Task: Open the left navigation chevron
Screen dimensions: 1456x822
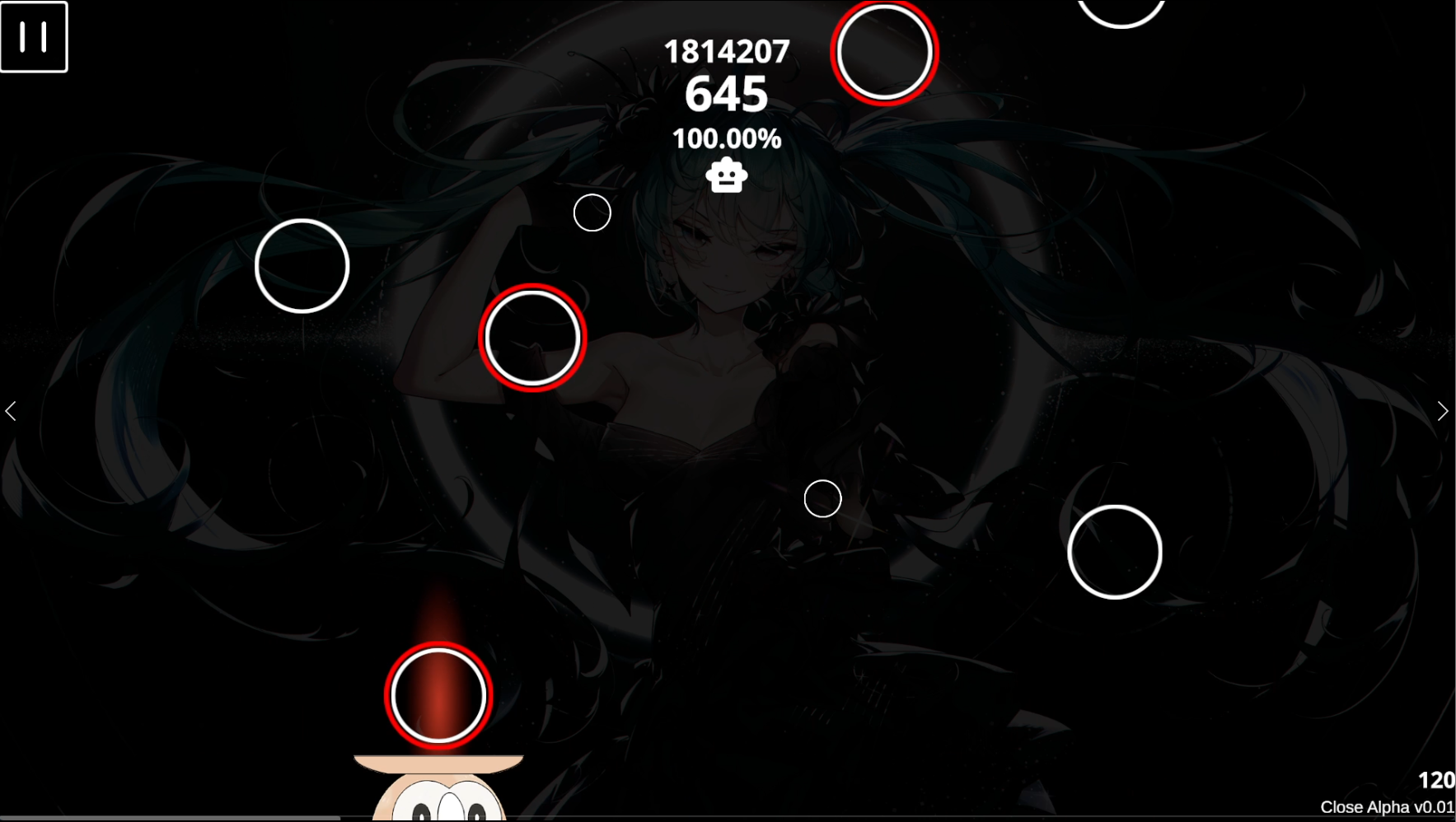Action: click(x=11, y=410)
